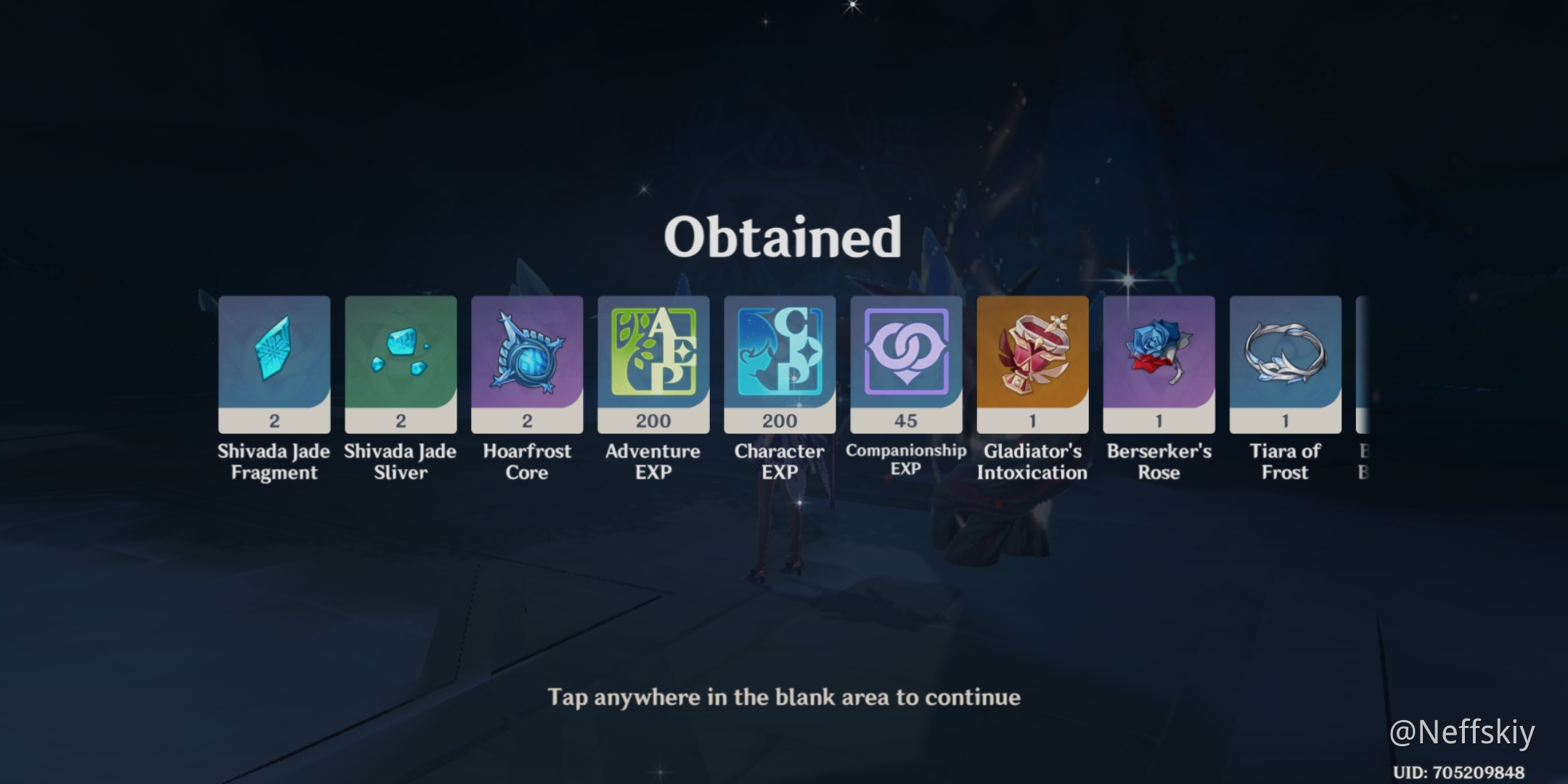
Task: Click the Shivada Jade Fragment quantity label
Action: tap(274, 421)
